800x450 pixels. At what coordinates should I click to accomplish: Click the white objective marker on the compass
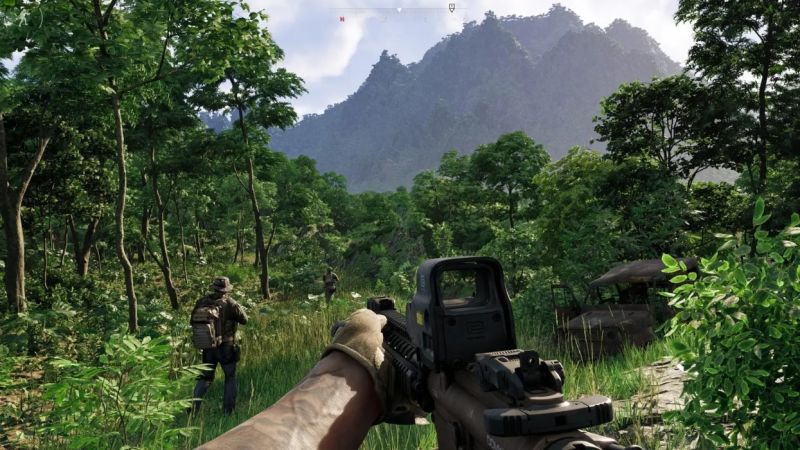pos(451,7)
